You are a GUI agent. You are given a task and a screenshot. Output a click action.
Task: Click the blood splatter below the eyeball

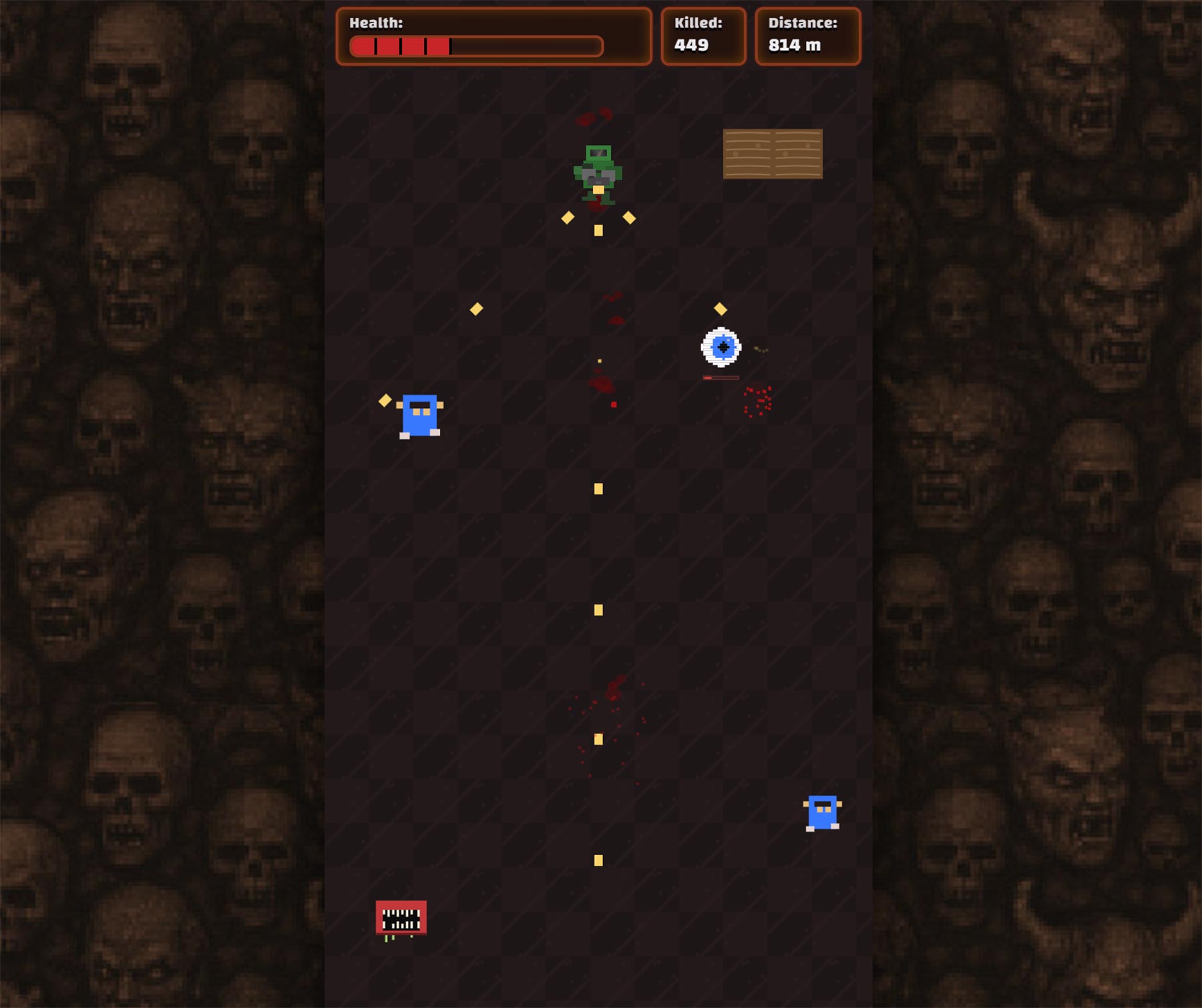click(x=758, y=401)
